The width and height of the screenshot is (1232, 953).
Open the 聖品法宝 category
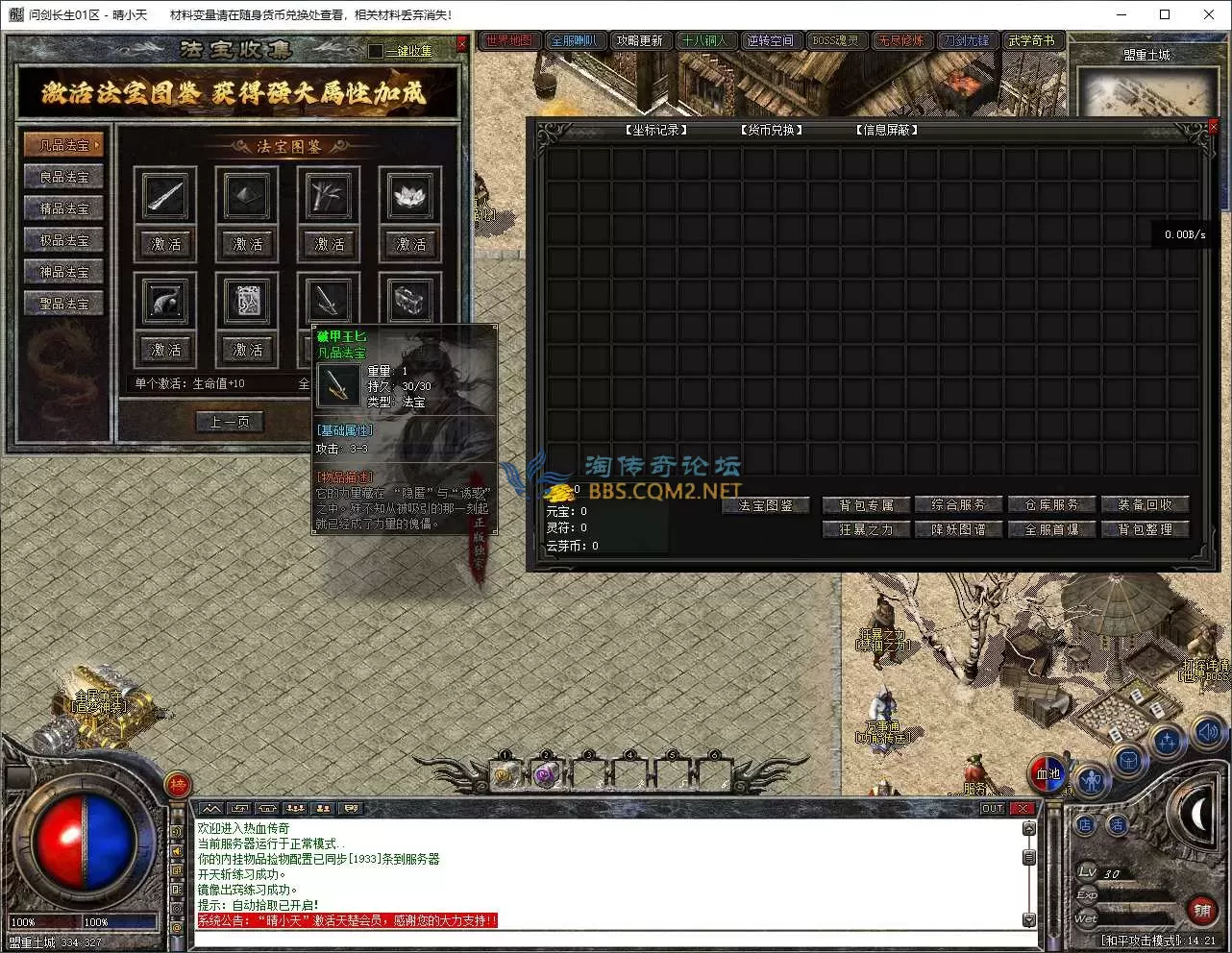63,304
